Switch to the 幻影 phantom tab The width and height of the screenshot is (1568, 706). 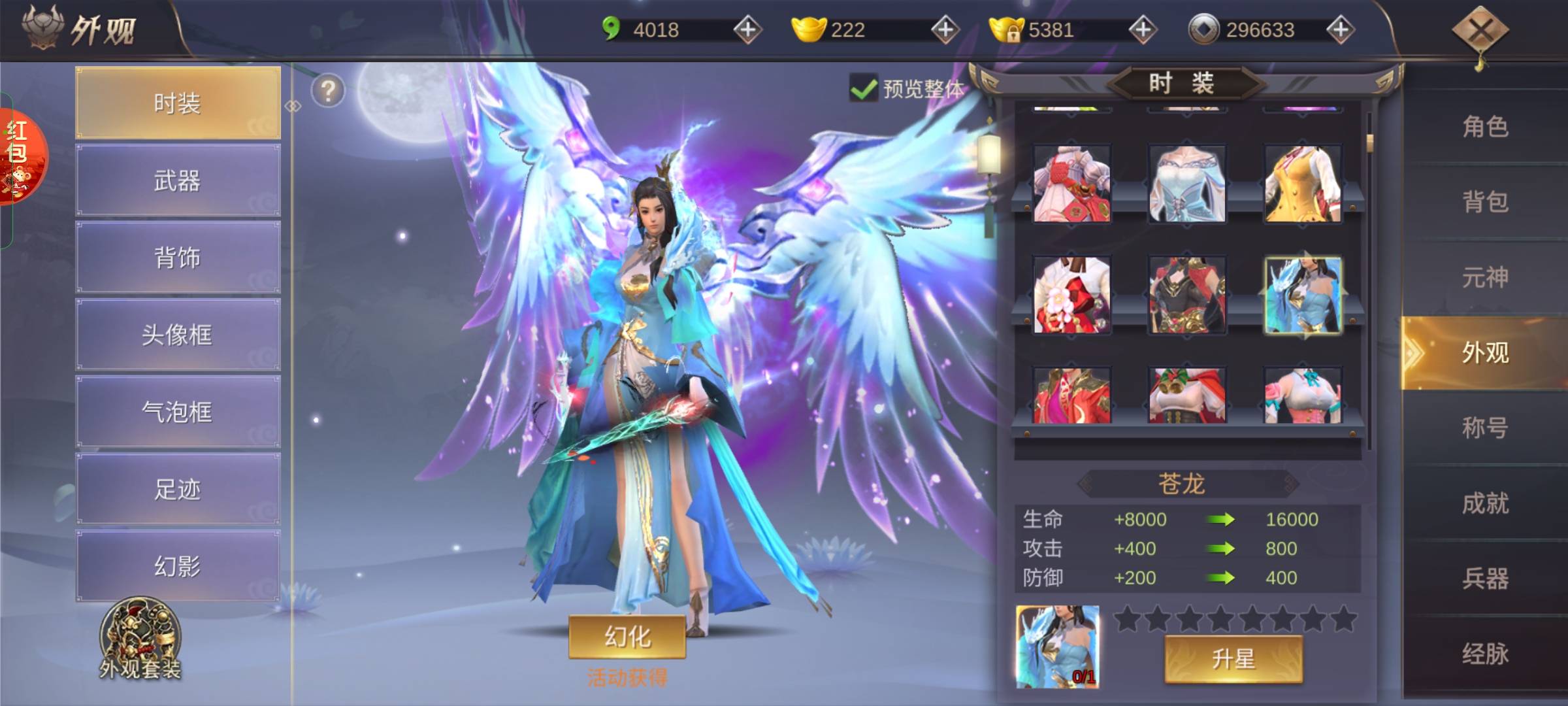point(178,566)
